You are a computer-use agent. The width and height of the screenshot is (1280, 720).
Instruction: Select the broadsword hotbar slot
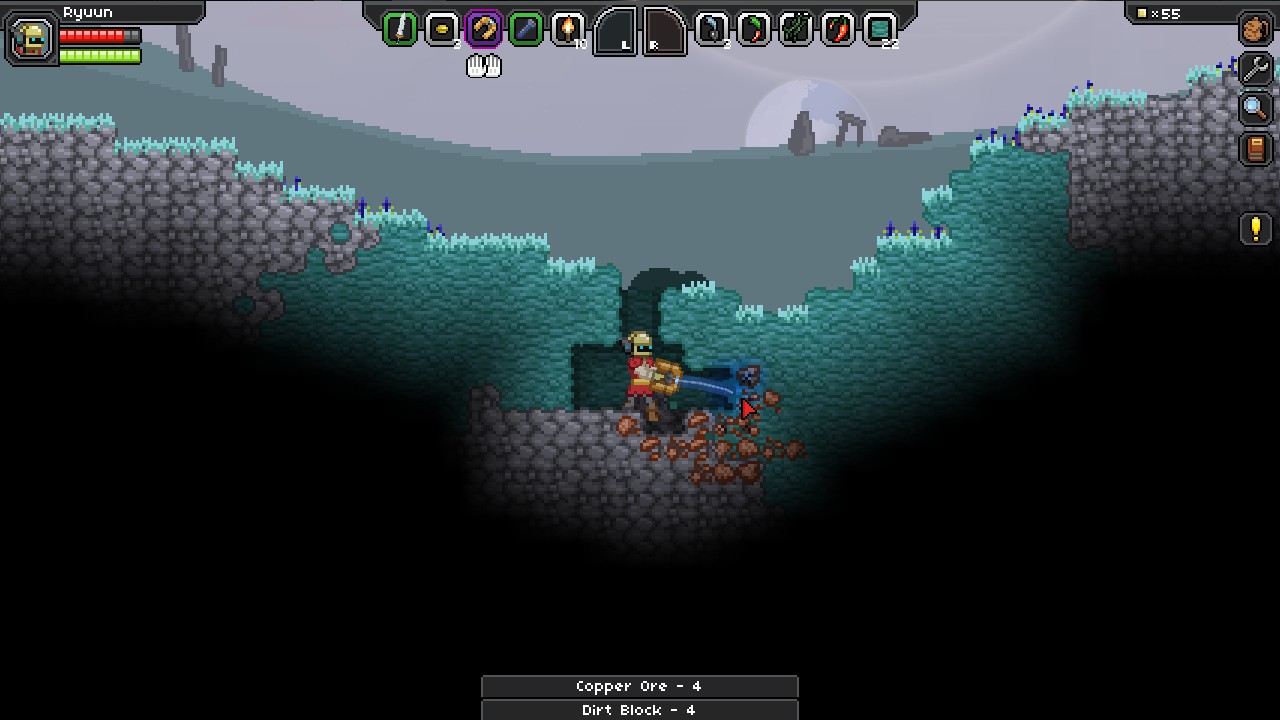coord(400,29)
